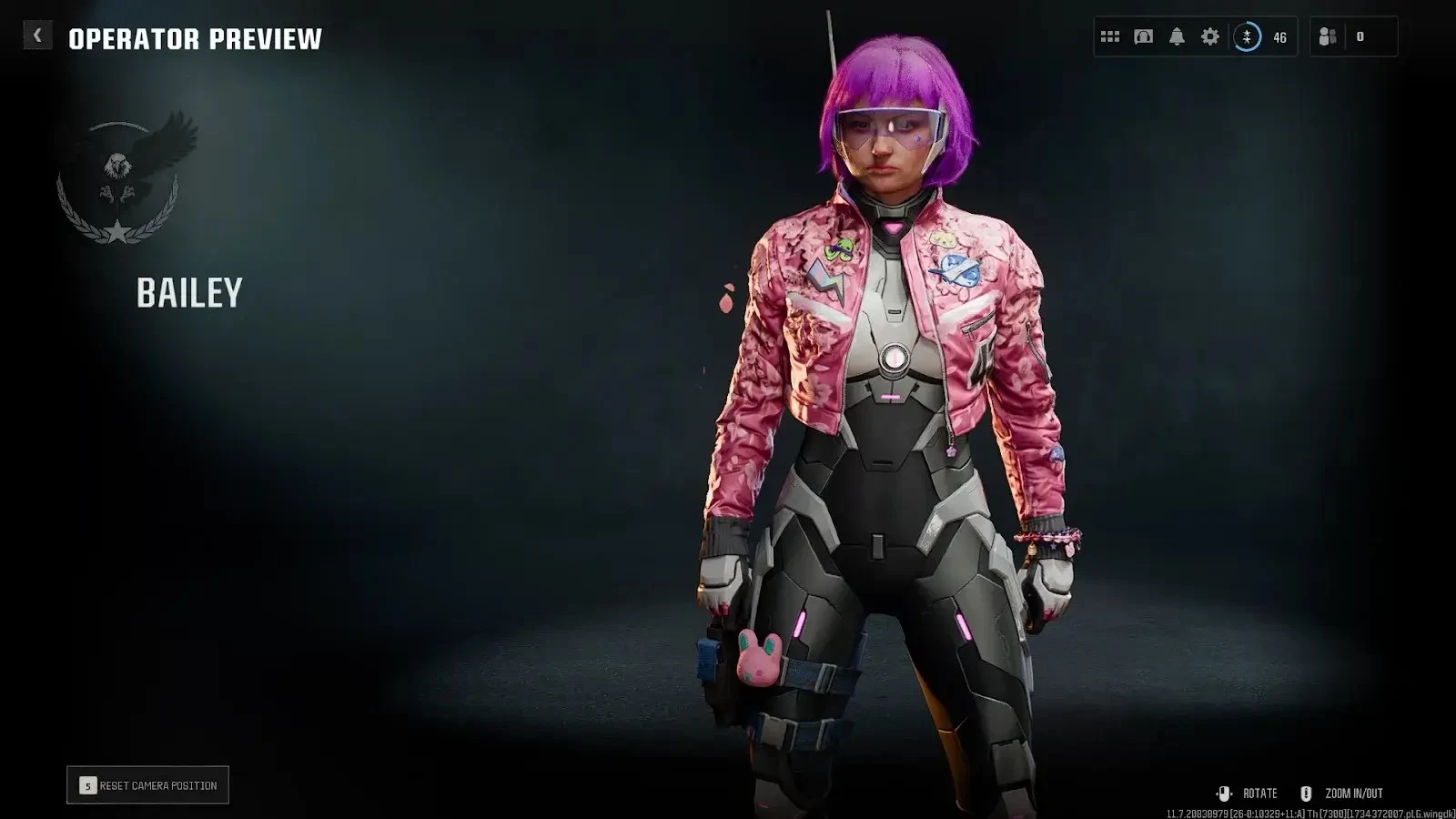Open voice chat headset icon
The height and width of the screenshot is (819, 1456).
tap(1142, 36)
